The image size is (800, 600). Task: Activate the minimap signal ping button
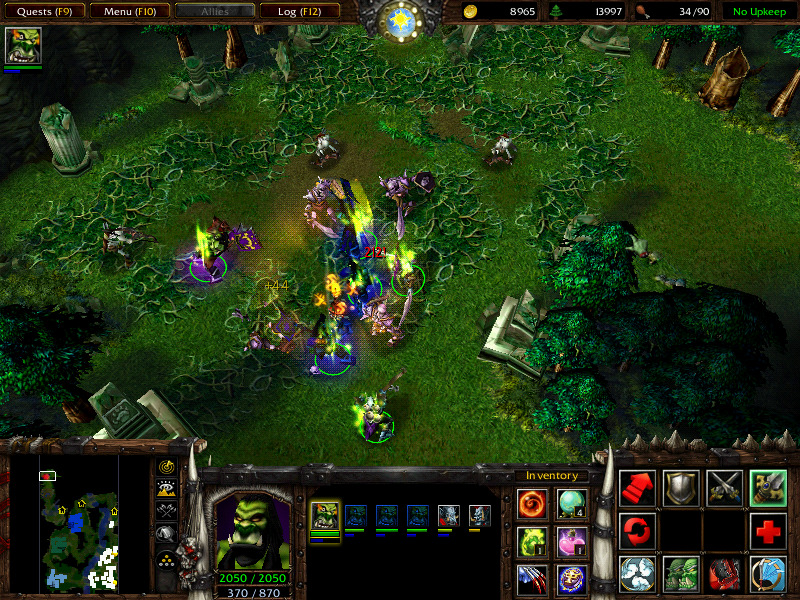click(x=166, y=466)
